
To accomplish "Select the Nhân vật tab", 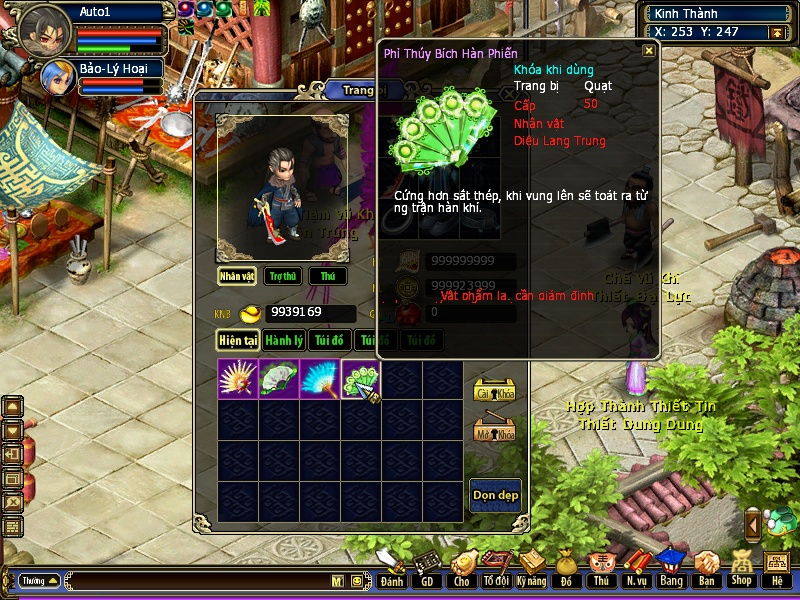I will [238, 276].
